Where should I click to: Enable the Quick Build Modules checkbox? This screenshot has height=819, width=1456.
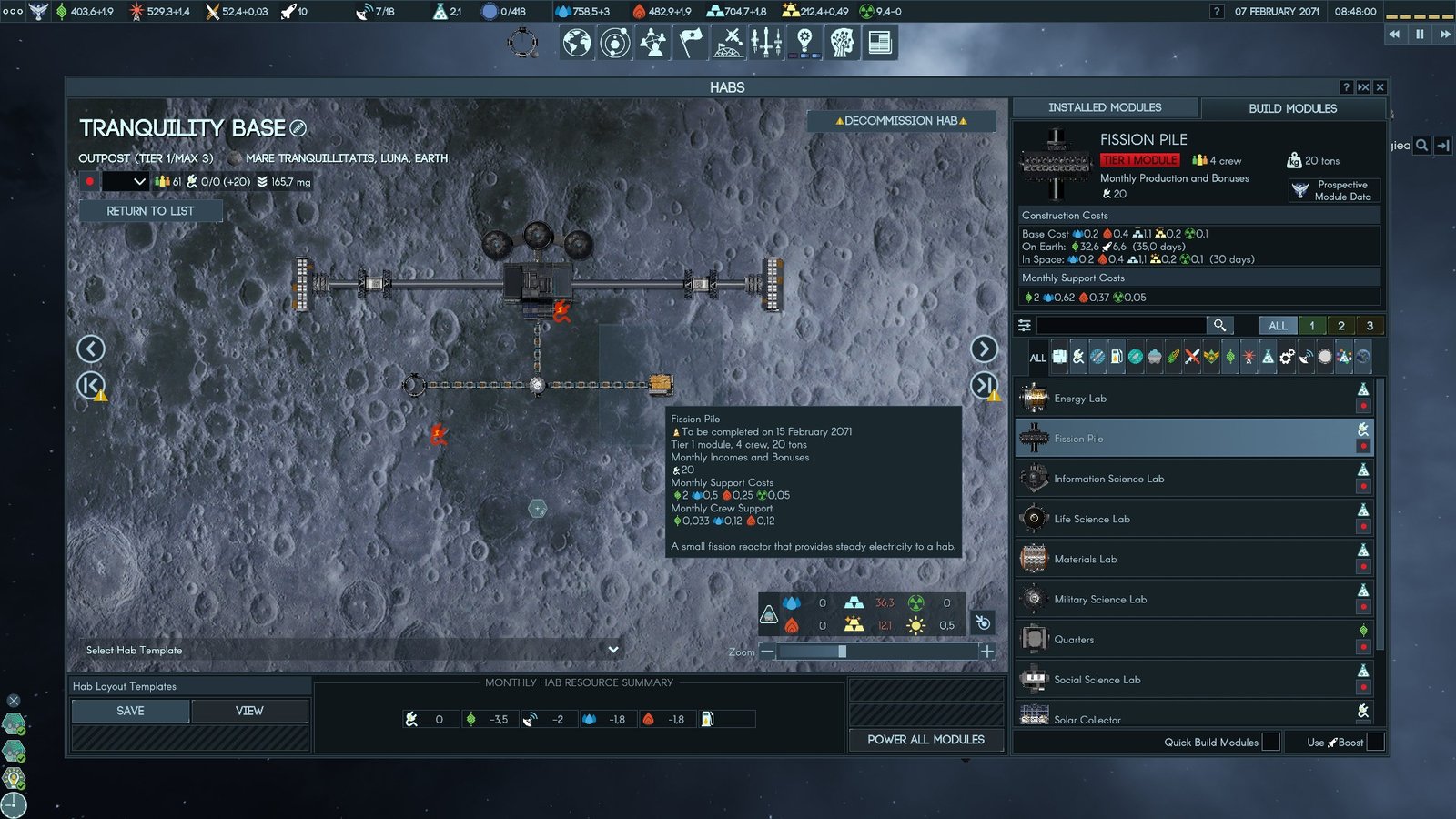1270,743
